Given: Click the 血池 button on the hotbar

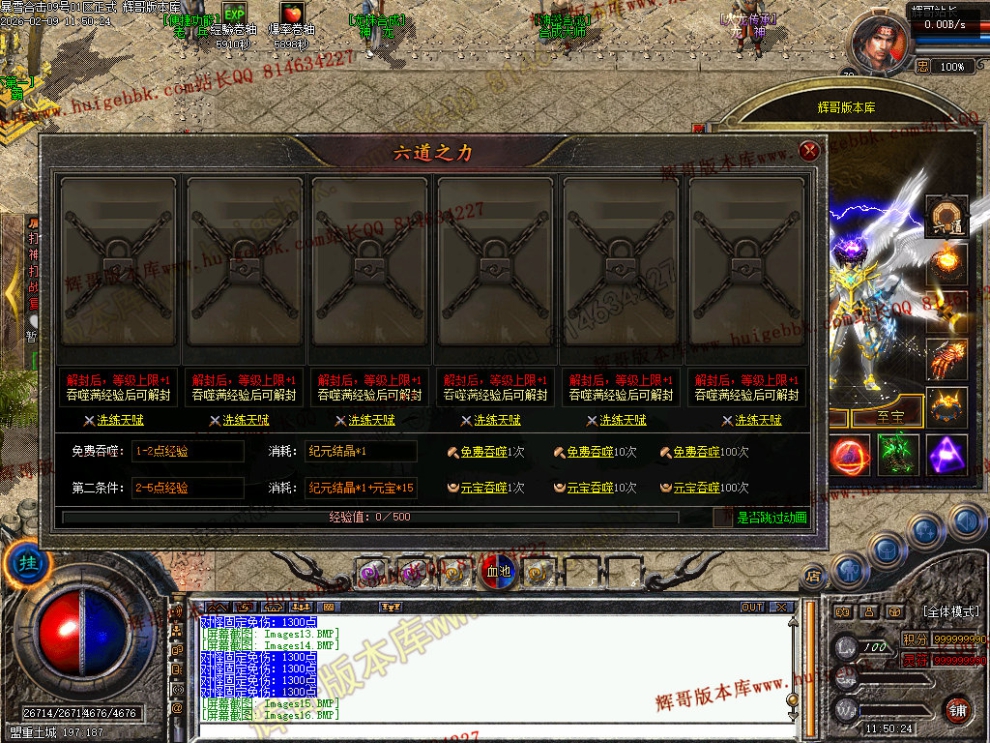Looking at the screenshot, I should (496, 572).
